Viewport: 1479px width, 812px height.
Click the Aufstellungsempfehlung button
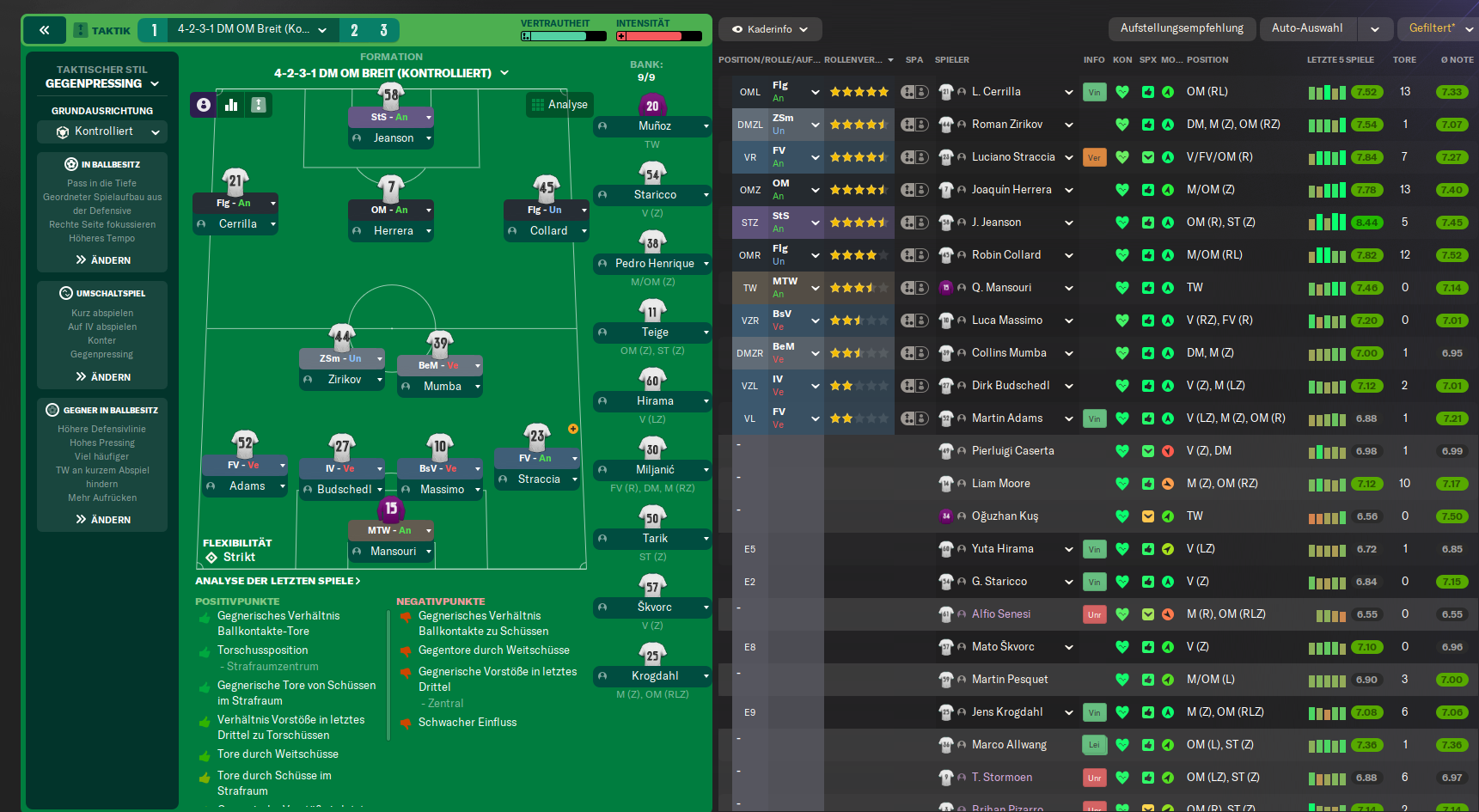[1183, 27]
